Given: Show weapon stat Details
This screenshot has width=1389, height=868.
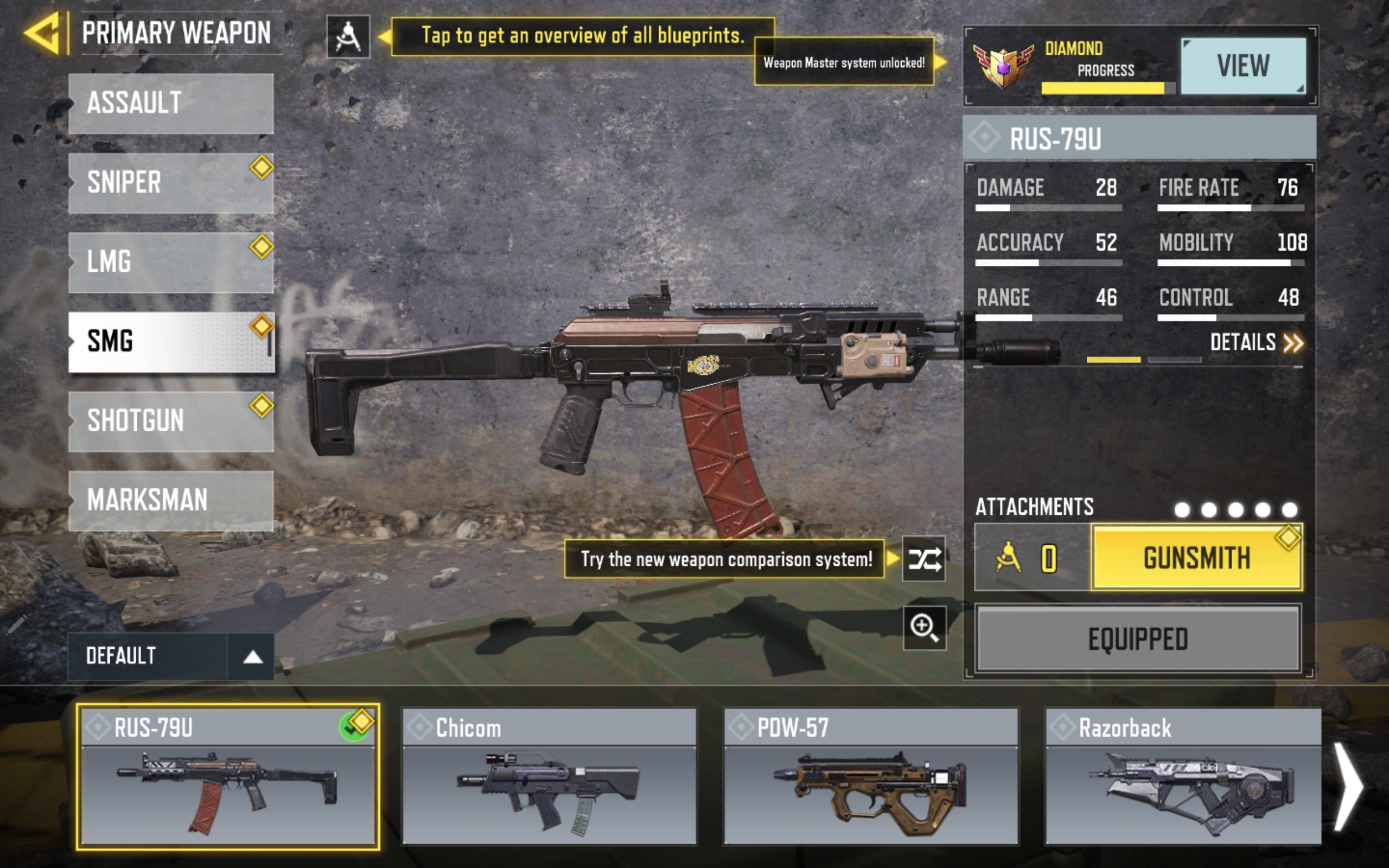Looking at the screenshot, I should point(1256,343).
